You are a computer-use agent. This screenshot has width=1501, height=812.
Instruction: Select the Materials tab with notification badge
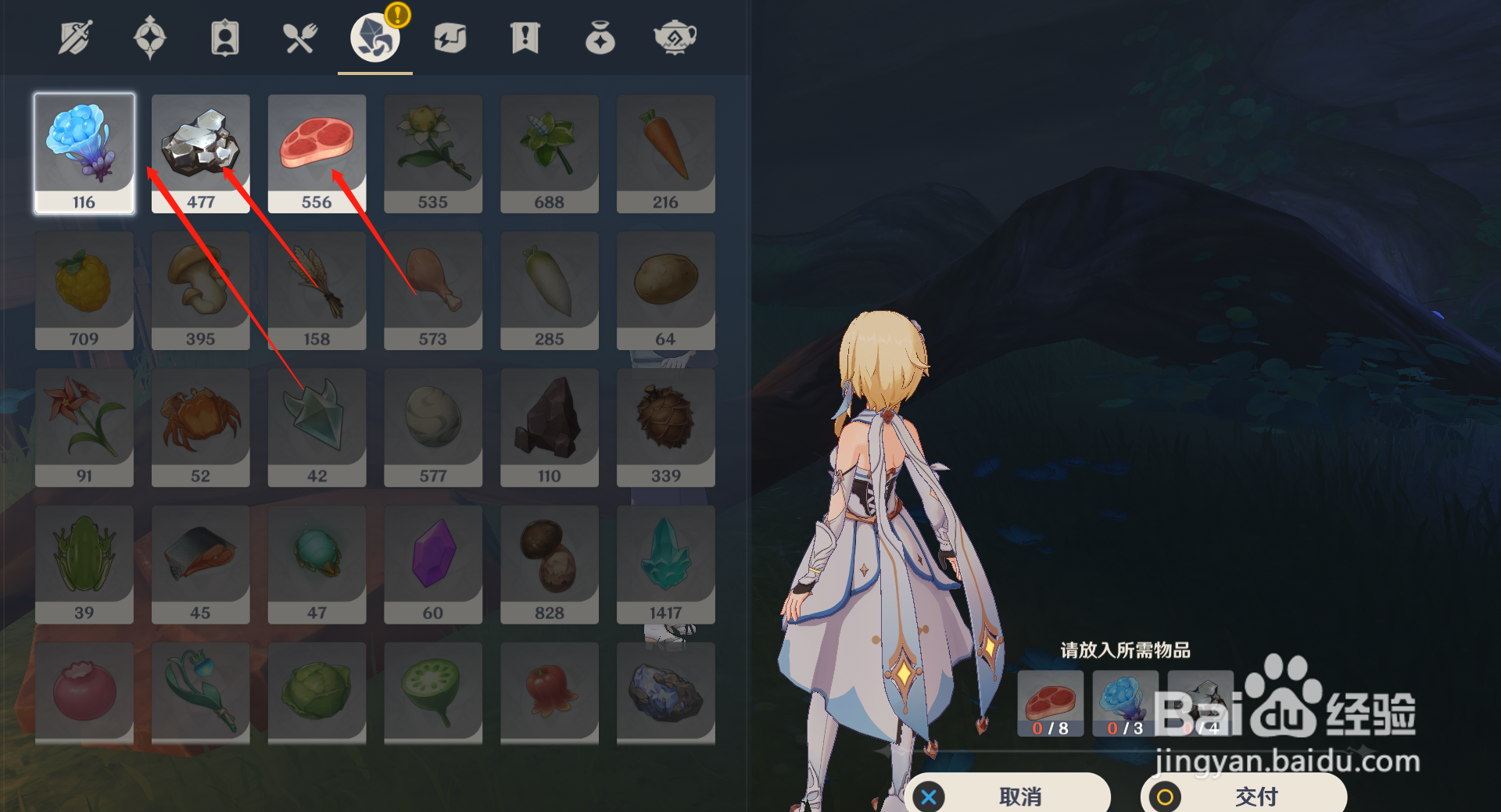tap(374, 38)
